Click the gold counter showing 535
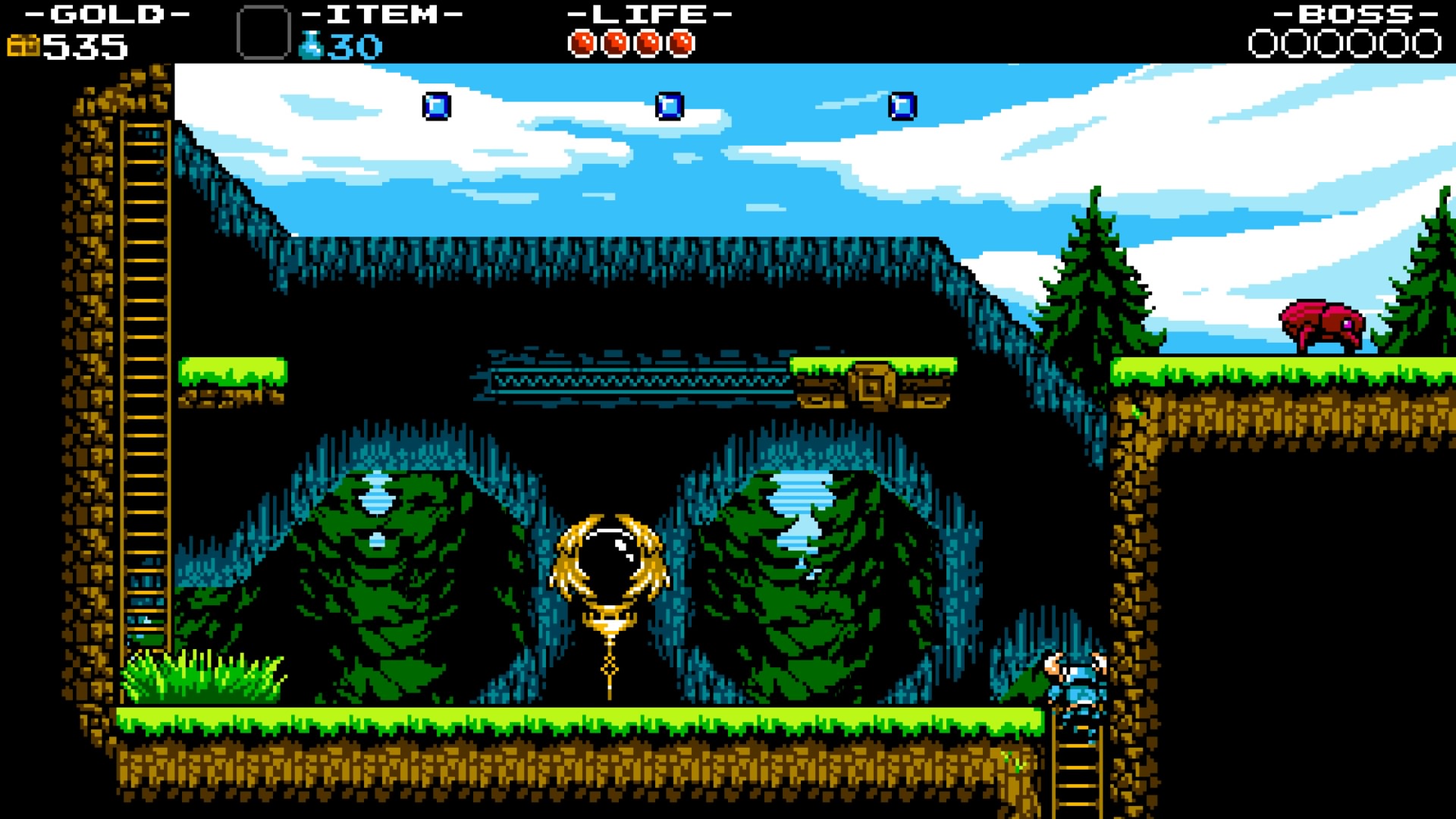1456x819 pixels. click(83, 47)
